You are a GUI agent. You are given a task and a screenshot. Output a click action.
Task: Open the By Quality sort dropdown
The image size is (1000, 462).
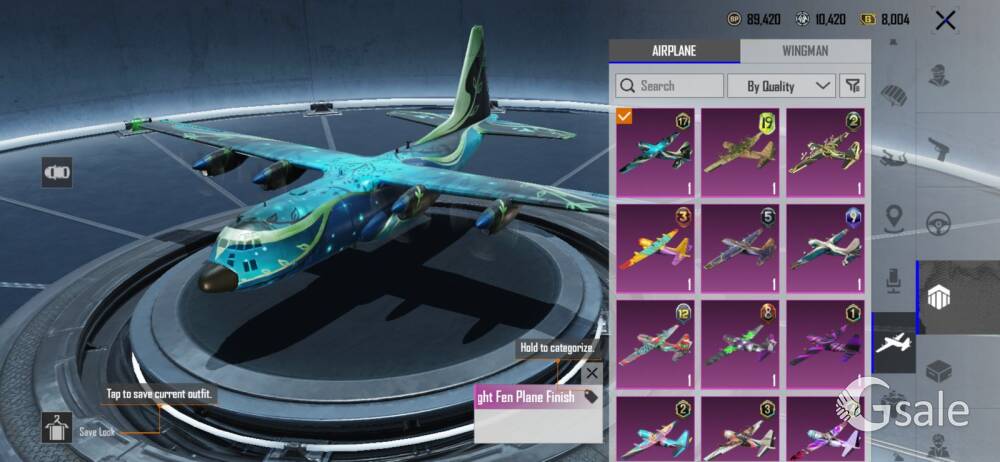pos(781,86)
